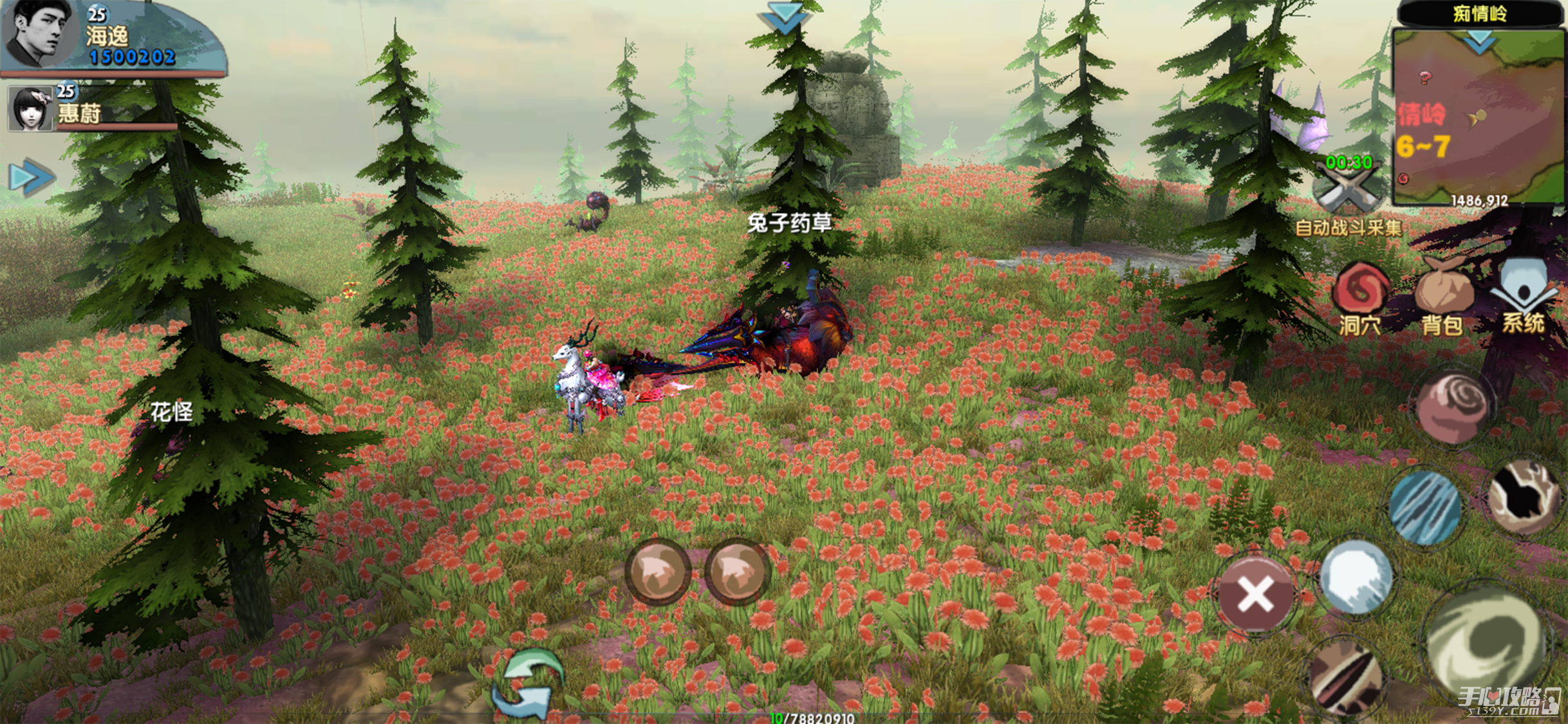Open the 洞穴 cave menu
Viewport: 1568px width, 724px height.
coord(1359,297)
